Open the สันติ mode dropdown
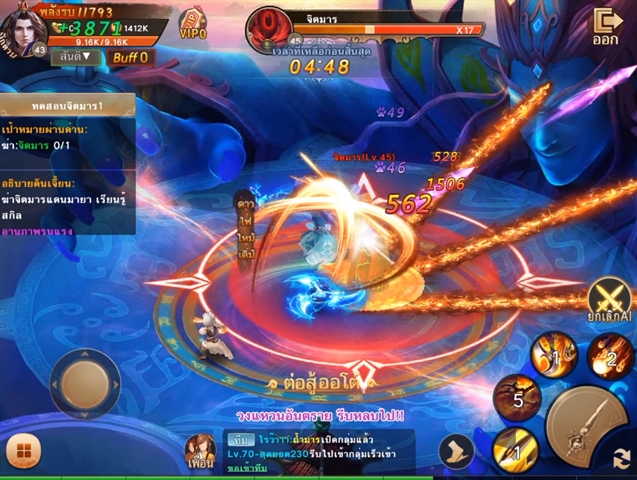 [74, 57]
